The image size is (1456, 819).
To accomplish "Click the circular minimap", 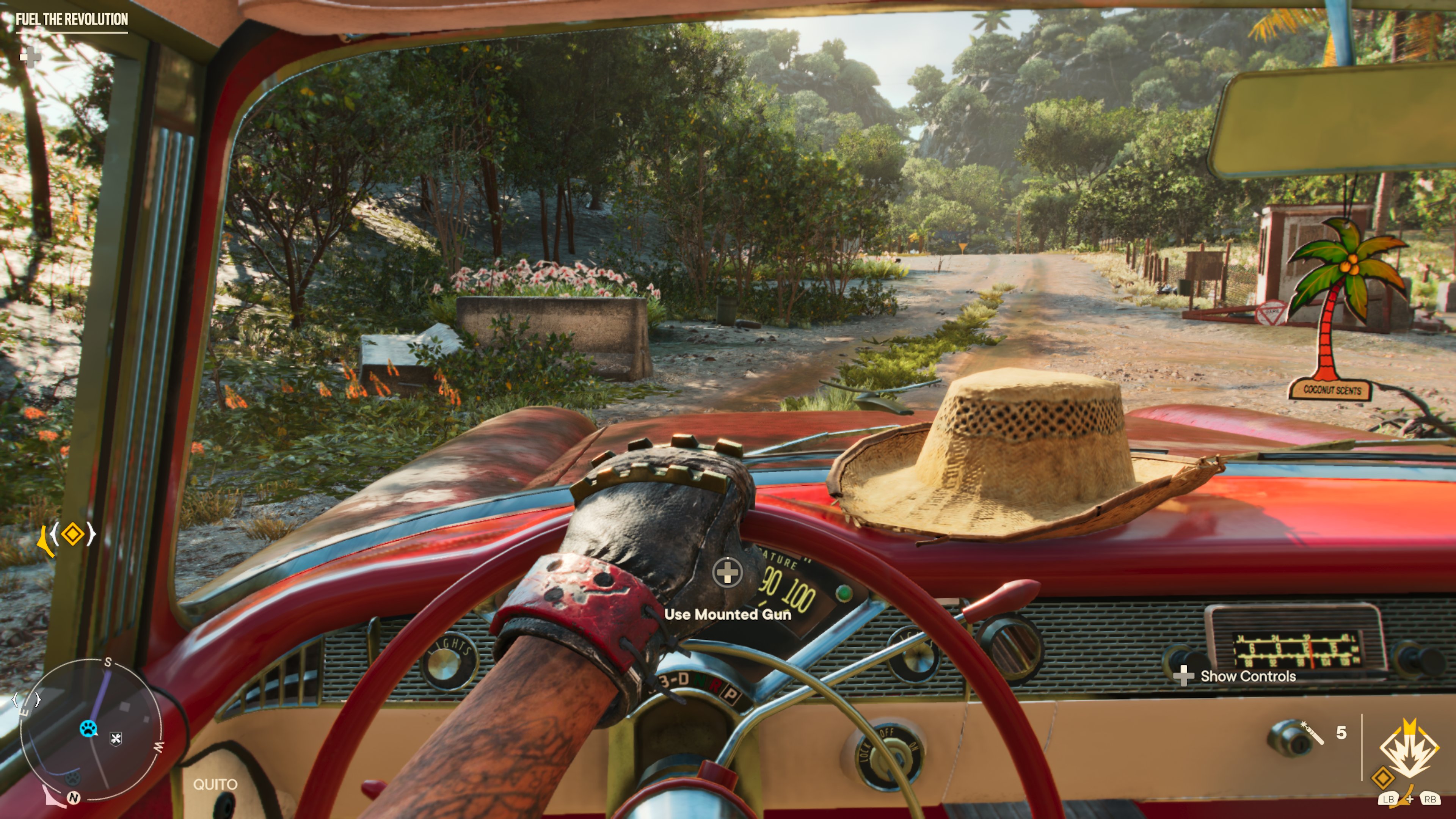I will 91,730.
